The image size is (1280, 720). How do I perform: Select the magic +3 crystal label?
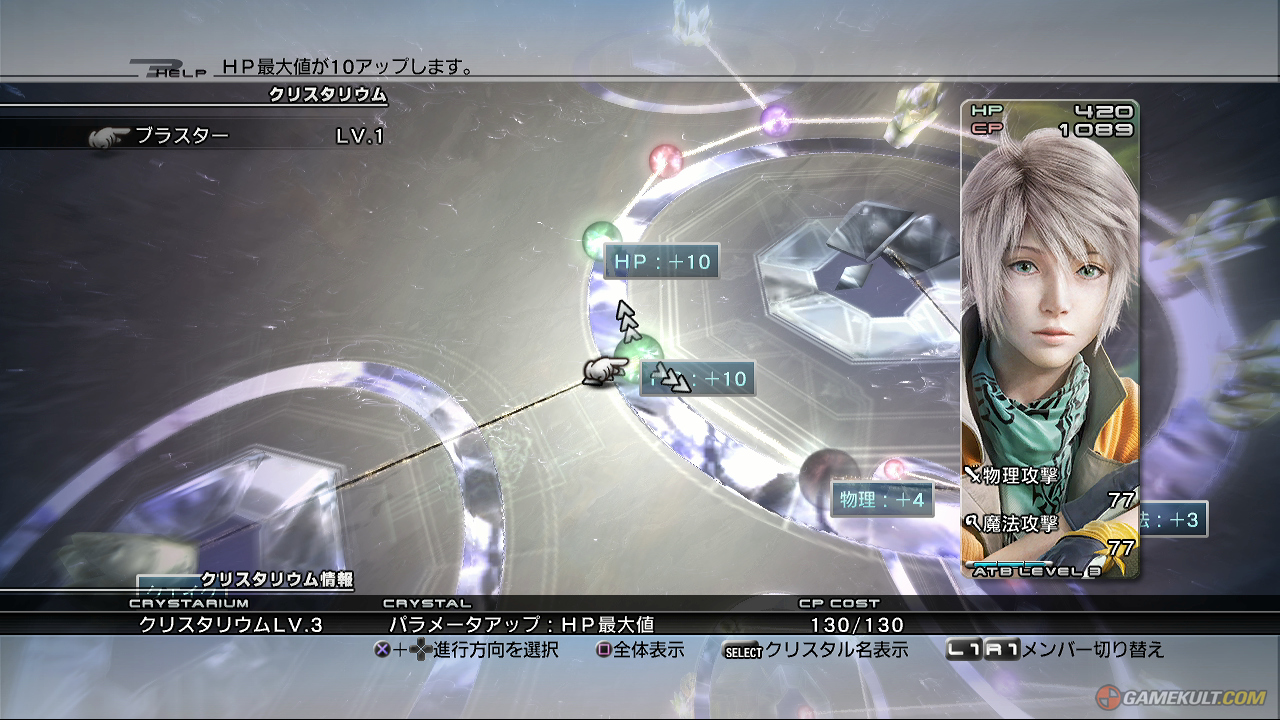(1173, 520)
